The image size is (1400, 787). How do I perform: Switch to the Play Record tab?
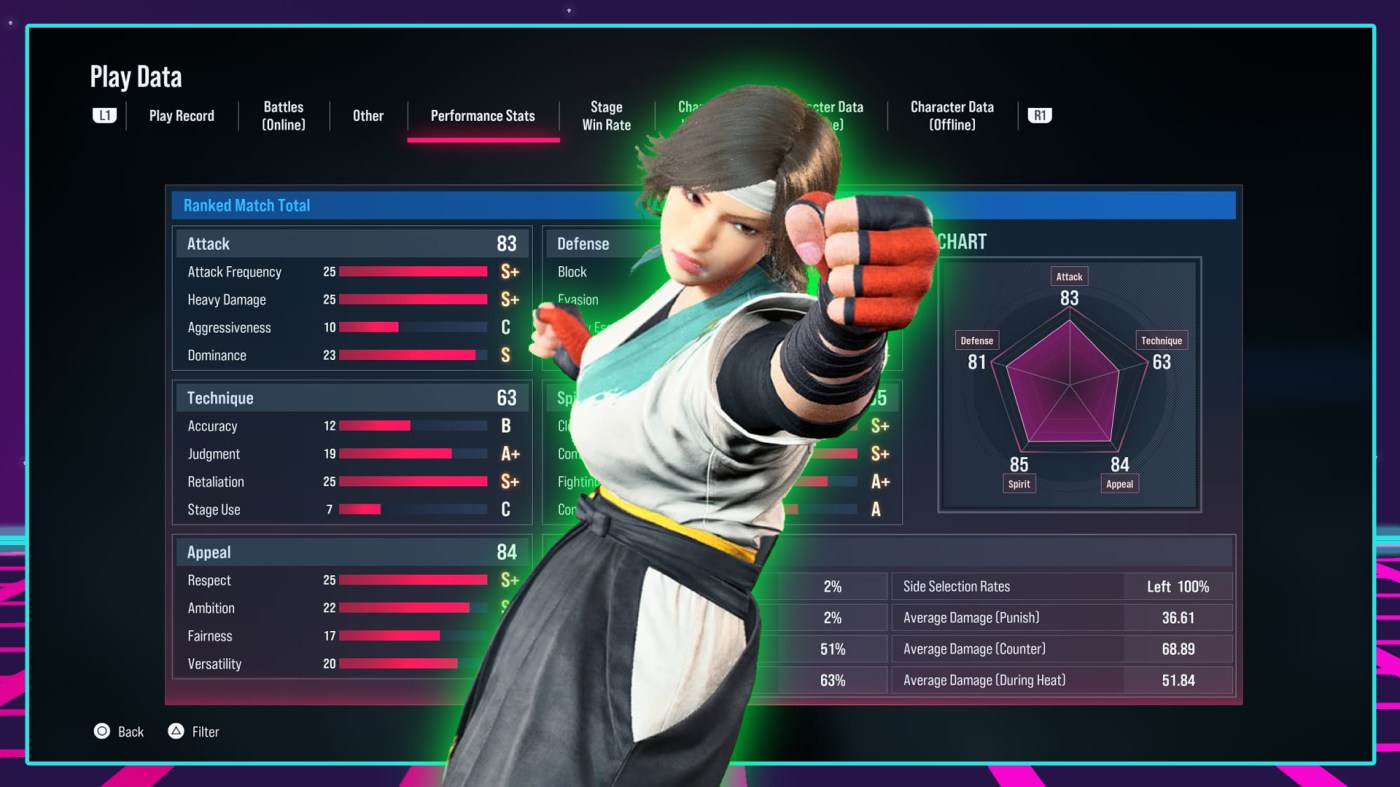pyautogui.click(x=181, y=116)
